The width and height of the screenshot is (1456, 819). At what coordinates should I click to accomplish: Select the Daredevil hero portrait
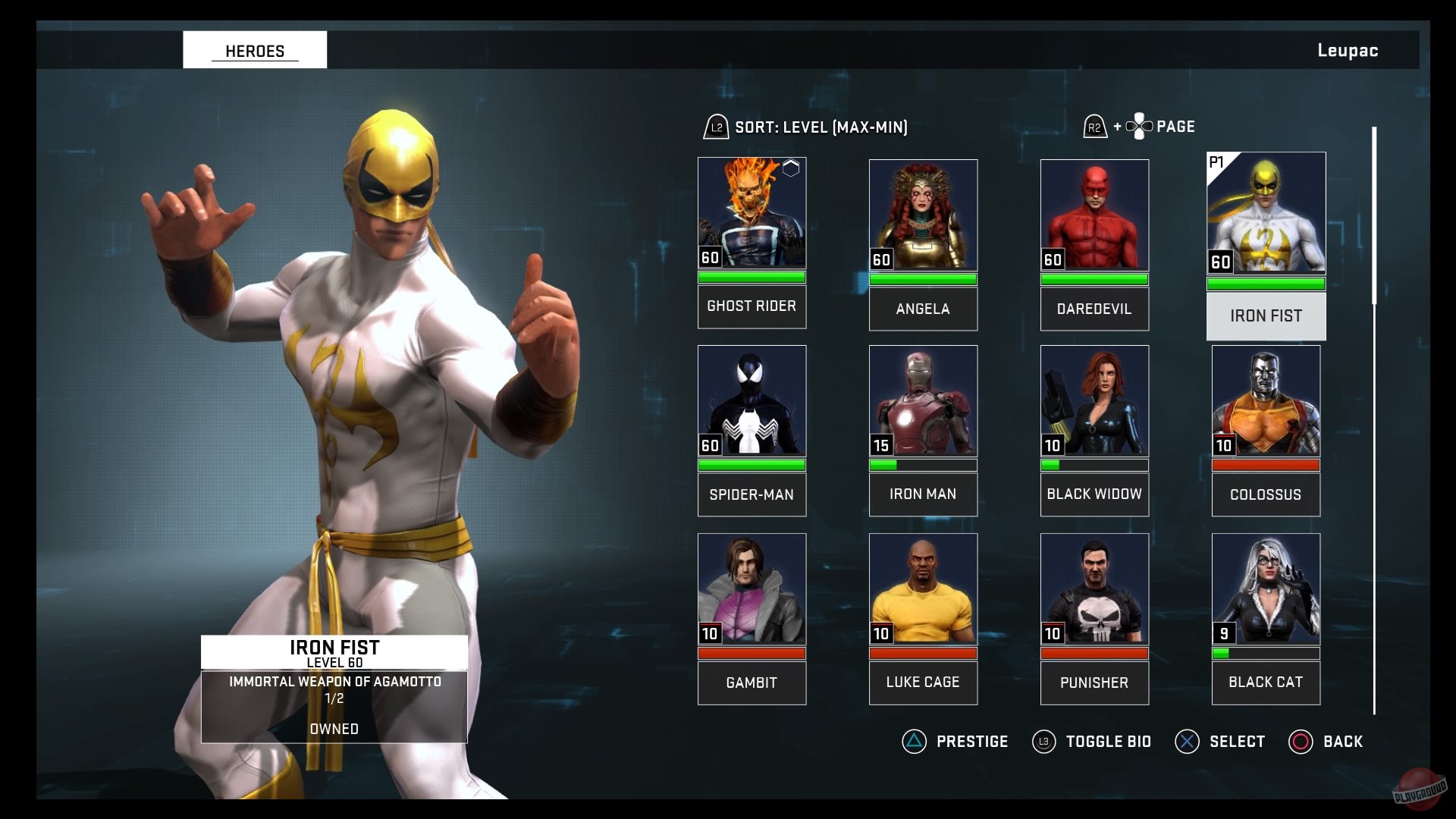coord(1094,215)
